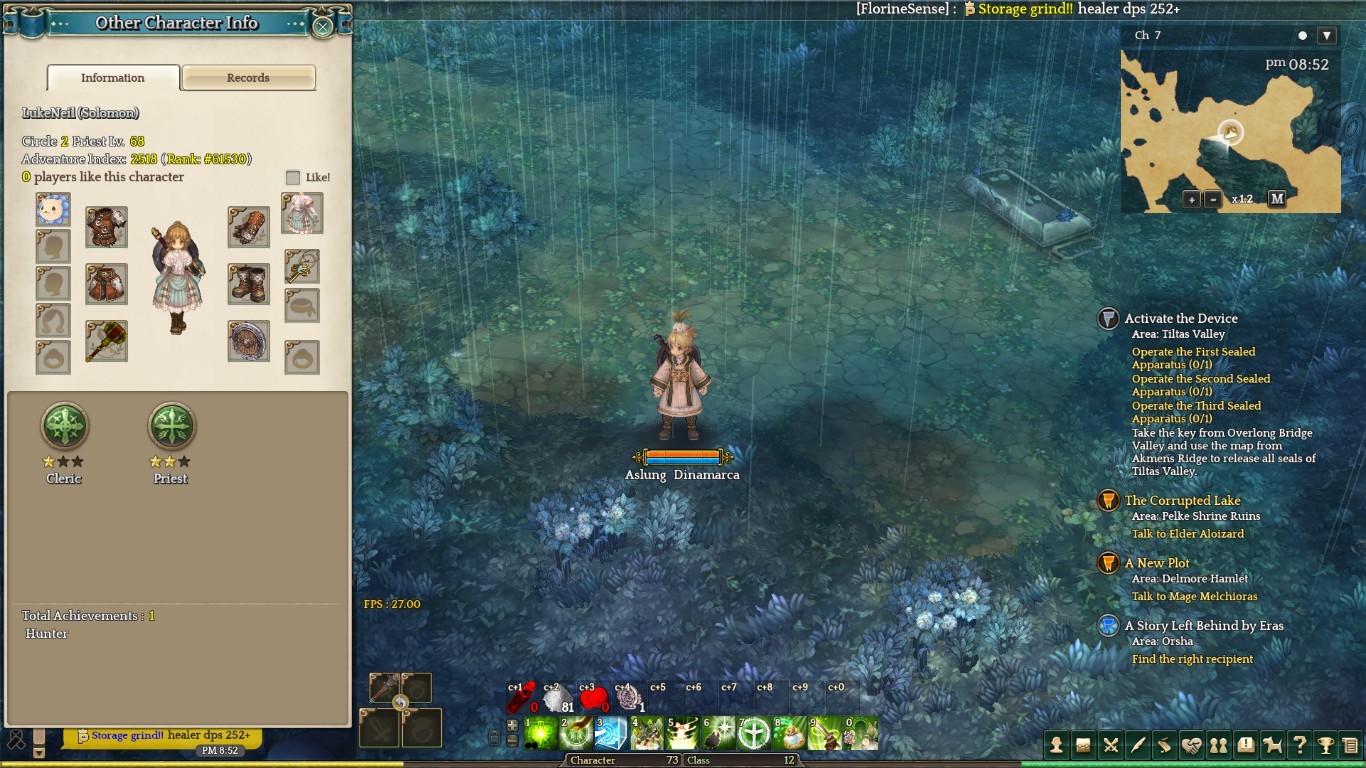1366x768 pixels.
Task: Inspect the round shield slot
Action: point(248,341)
